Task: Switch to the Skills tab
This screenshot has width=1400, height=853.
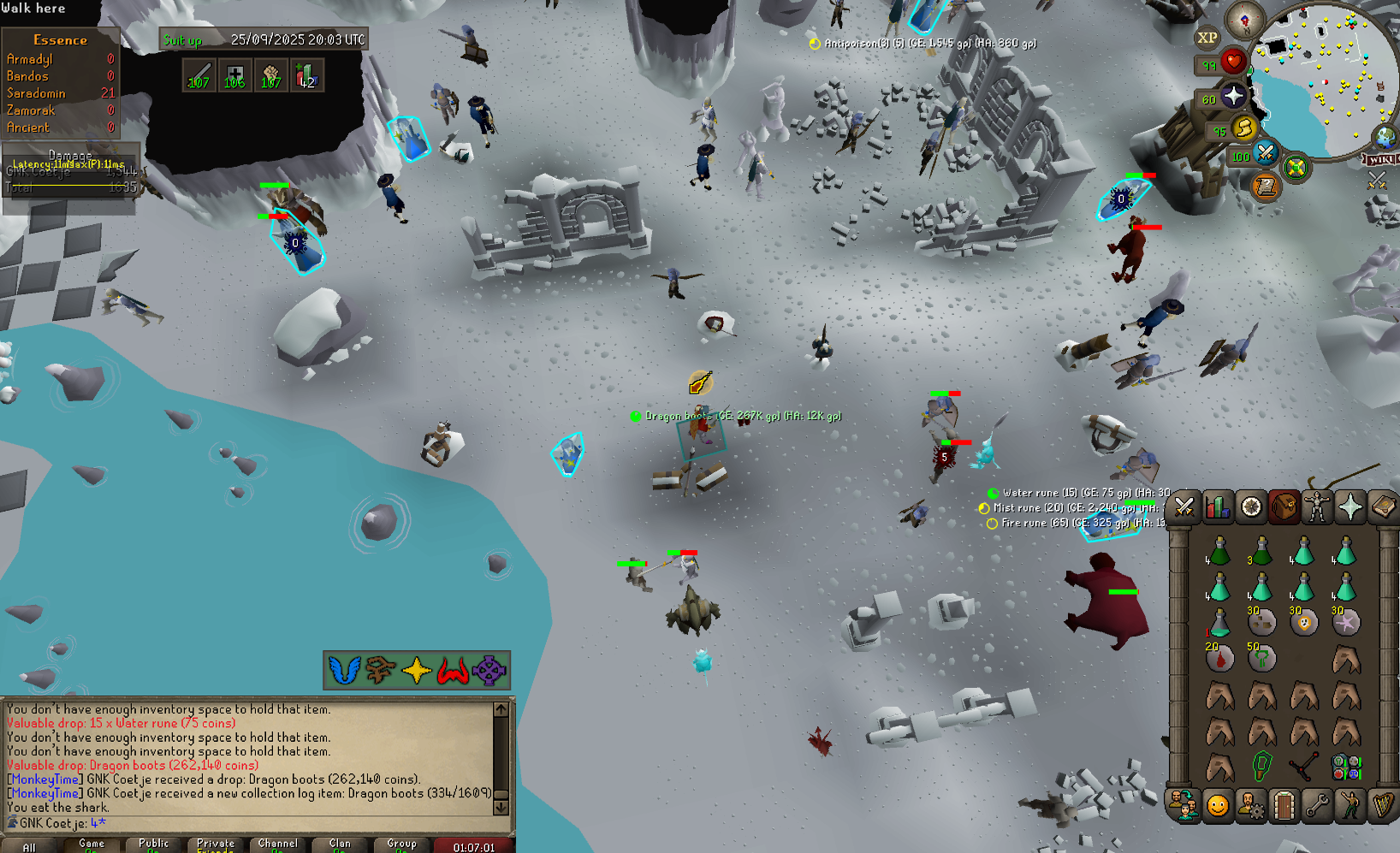Action: coord(1218,507)
